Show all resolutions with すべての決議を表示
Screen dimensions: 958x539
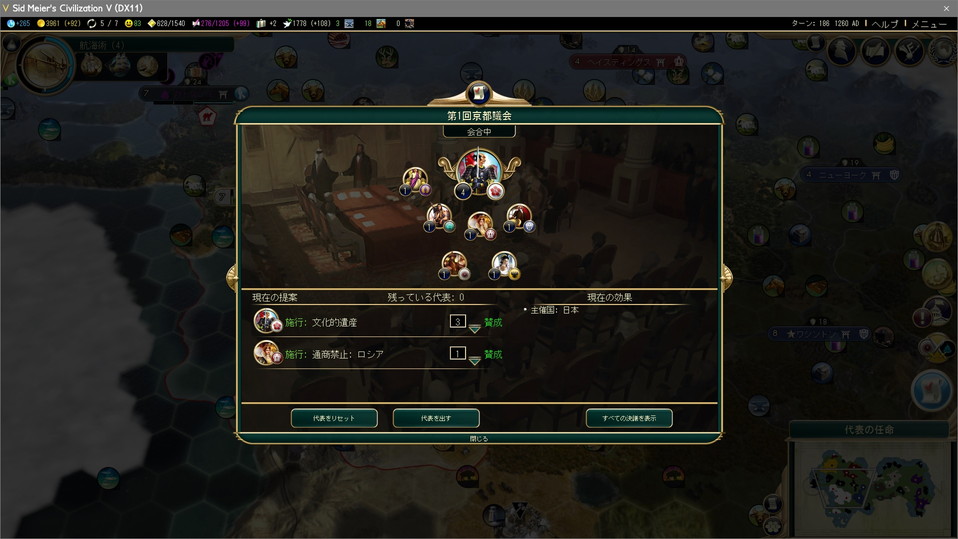(x=629, y=418)
